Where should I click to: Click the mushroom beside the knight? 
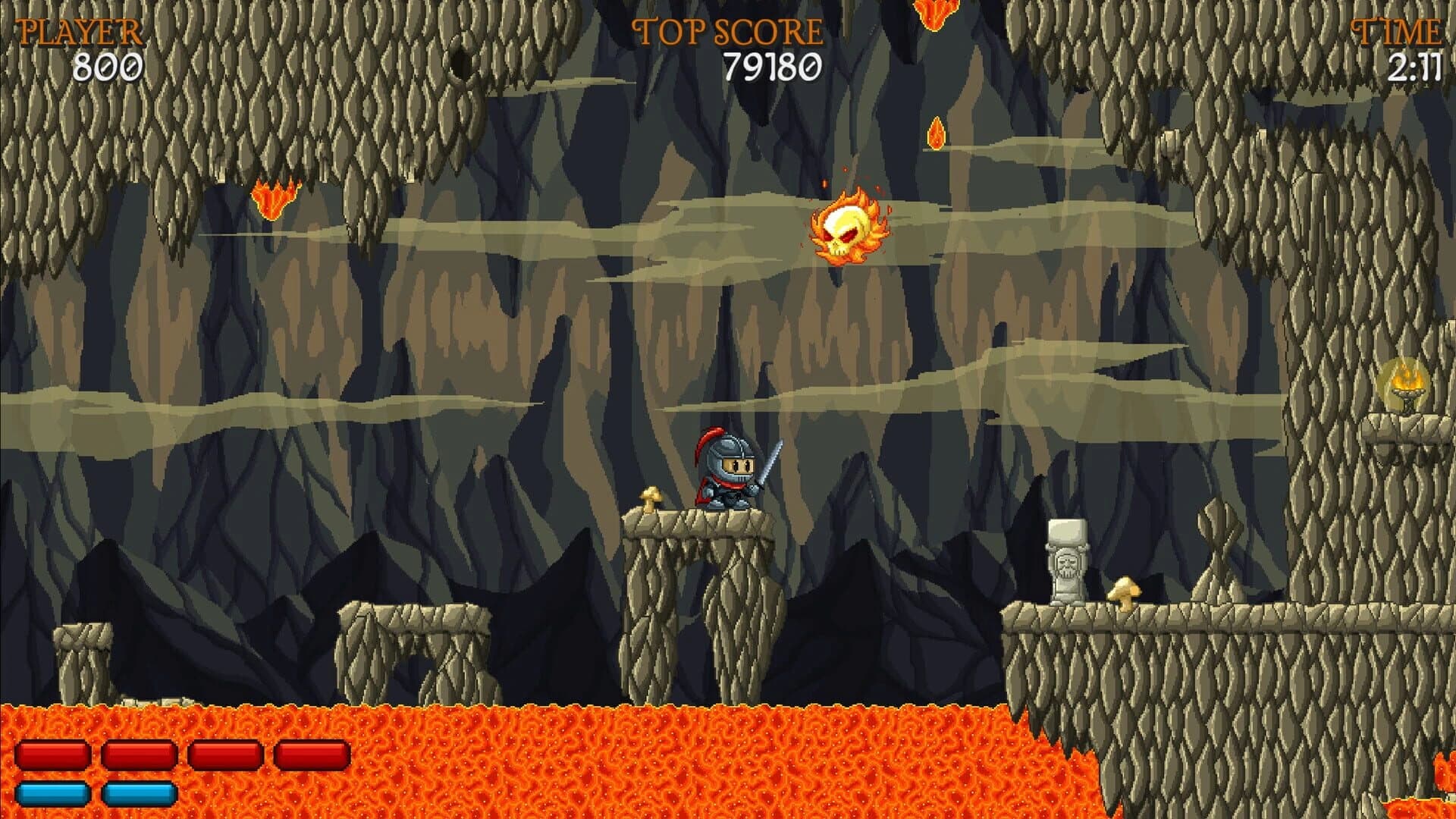(x=652, y=497)
